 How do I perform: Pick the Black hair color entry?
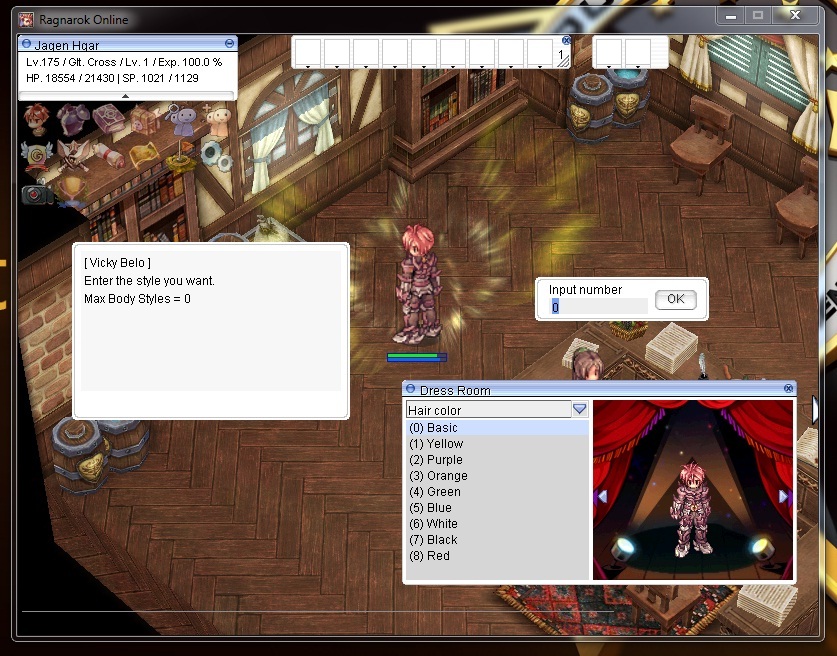(442, 540)
